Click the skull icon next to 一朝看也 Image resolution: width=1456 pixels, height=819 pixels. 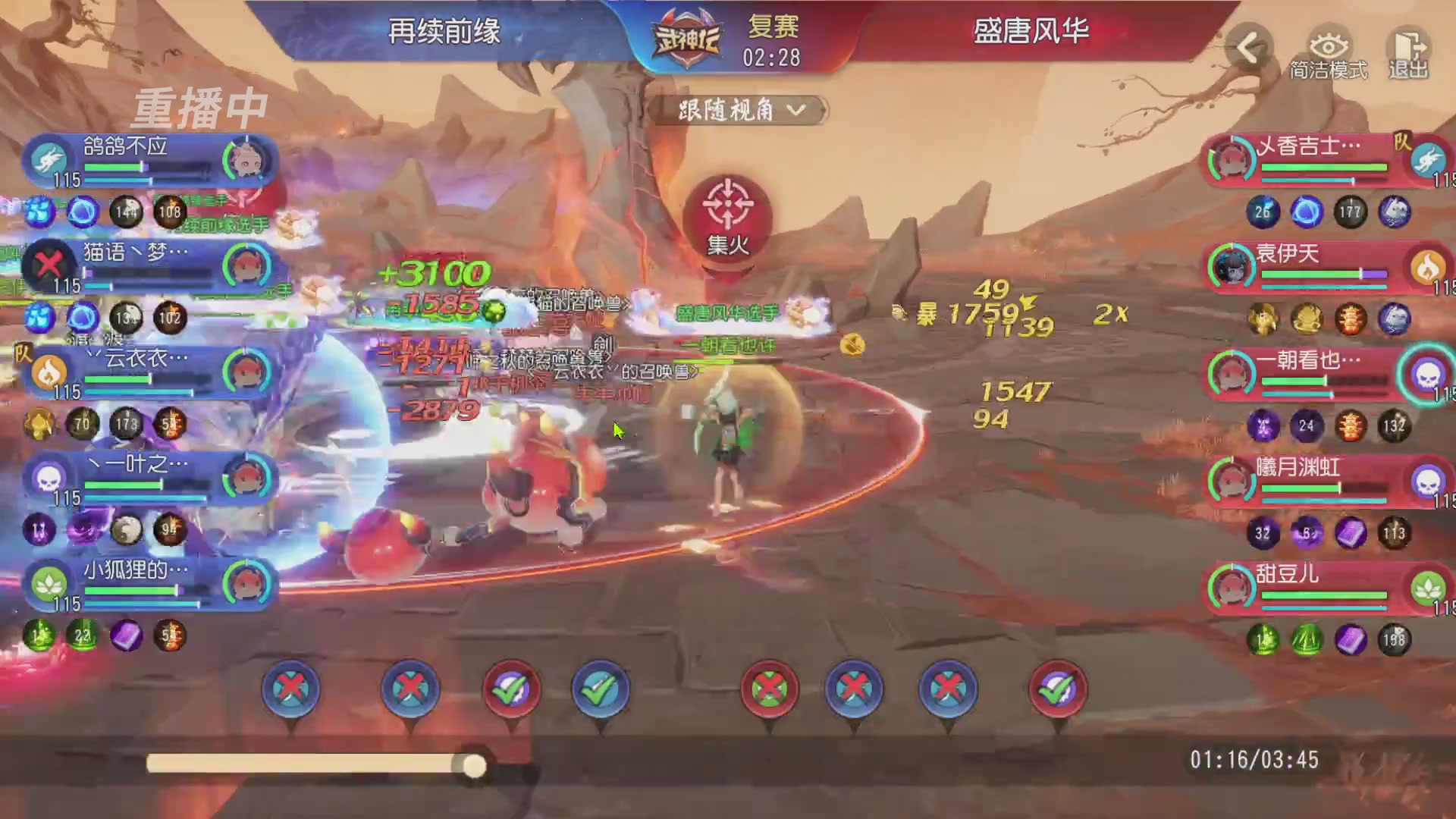coord(1429,375)
